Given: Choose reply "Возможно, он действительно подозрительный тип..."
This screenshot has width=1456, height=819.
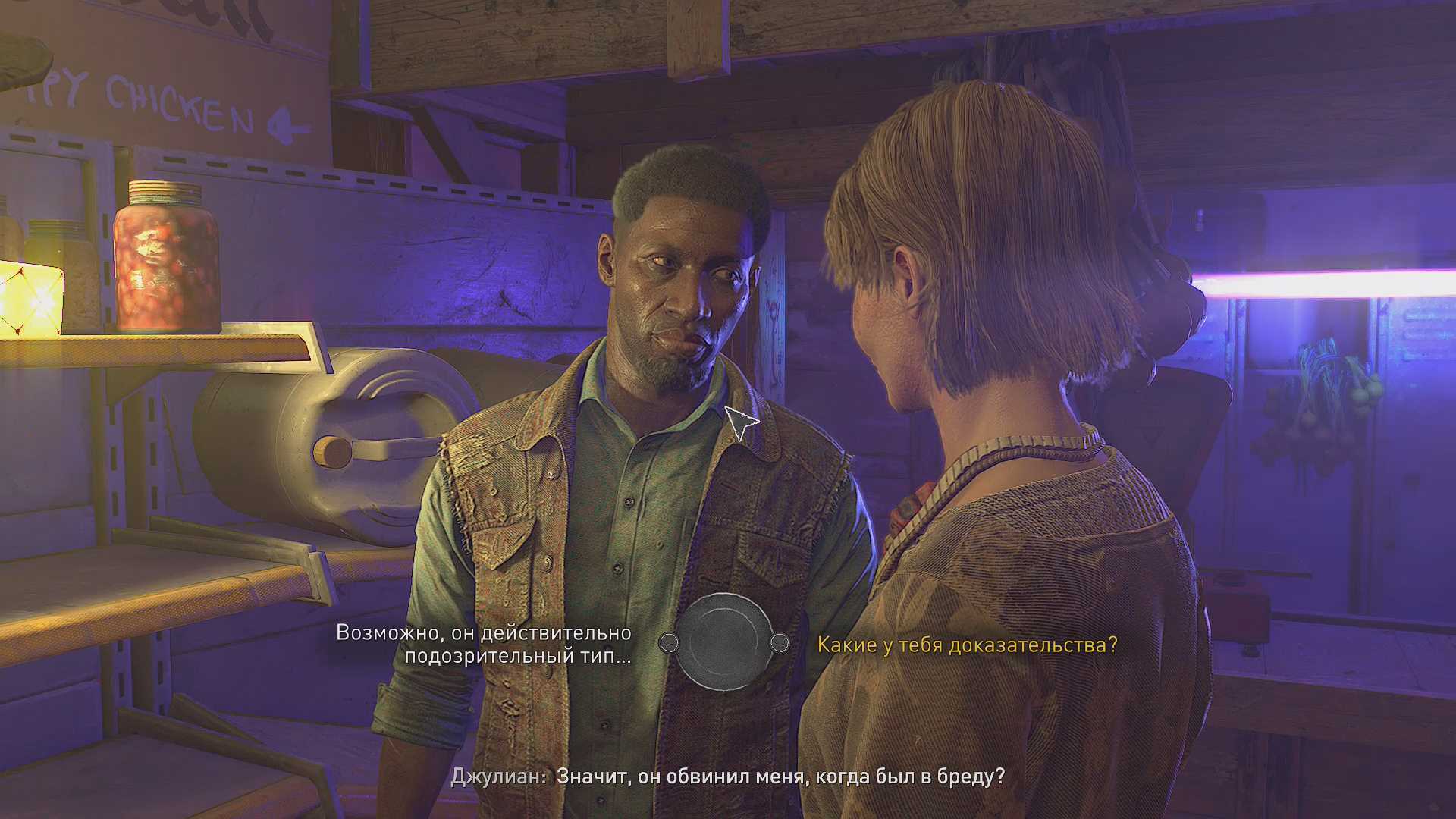Looking at the screenshot, I should [x=484, y=644].
